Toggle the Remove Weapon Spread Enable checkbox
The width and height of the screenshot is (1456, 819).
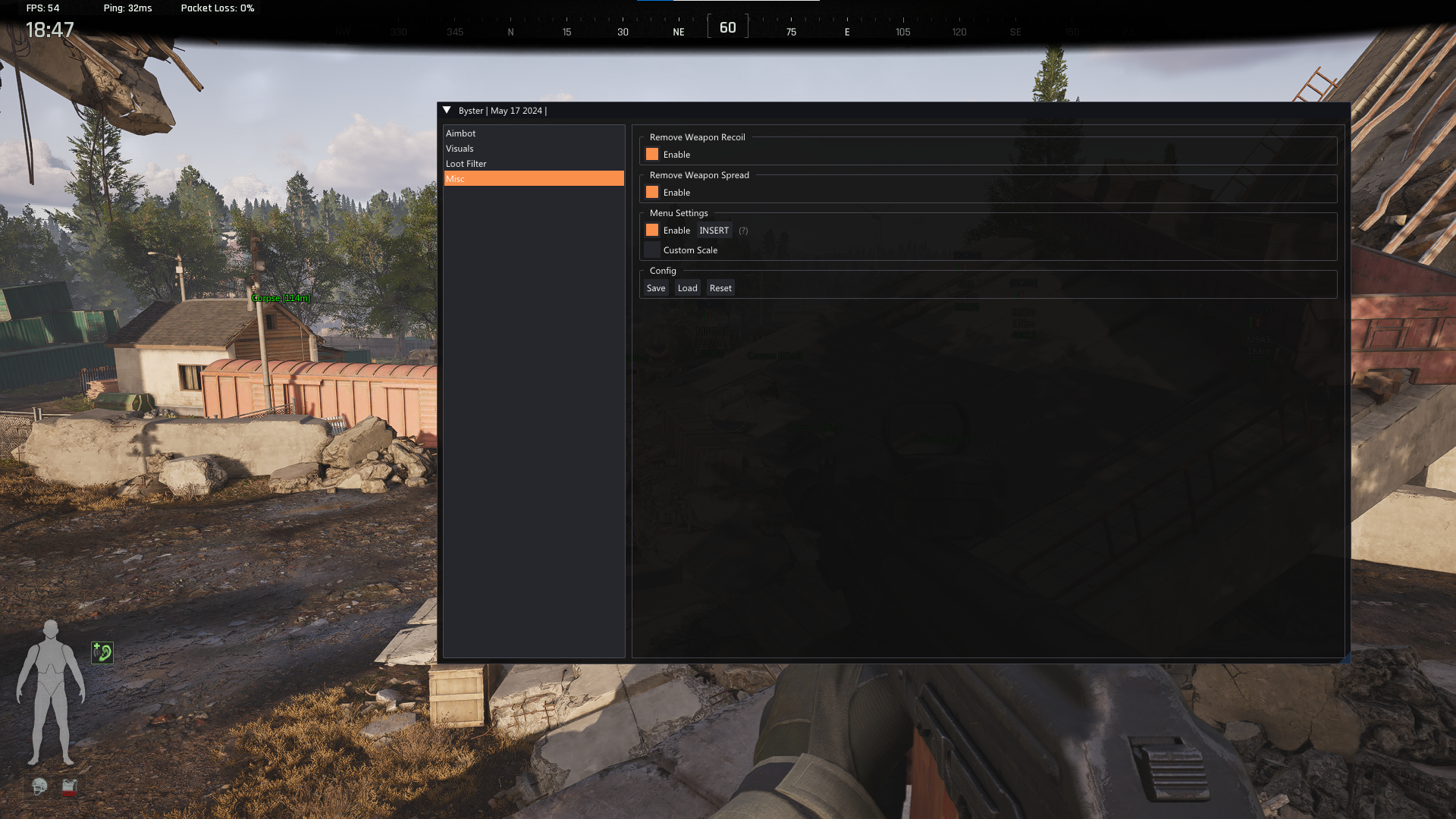[x=652, y=193]
